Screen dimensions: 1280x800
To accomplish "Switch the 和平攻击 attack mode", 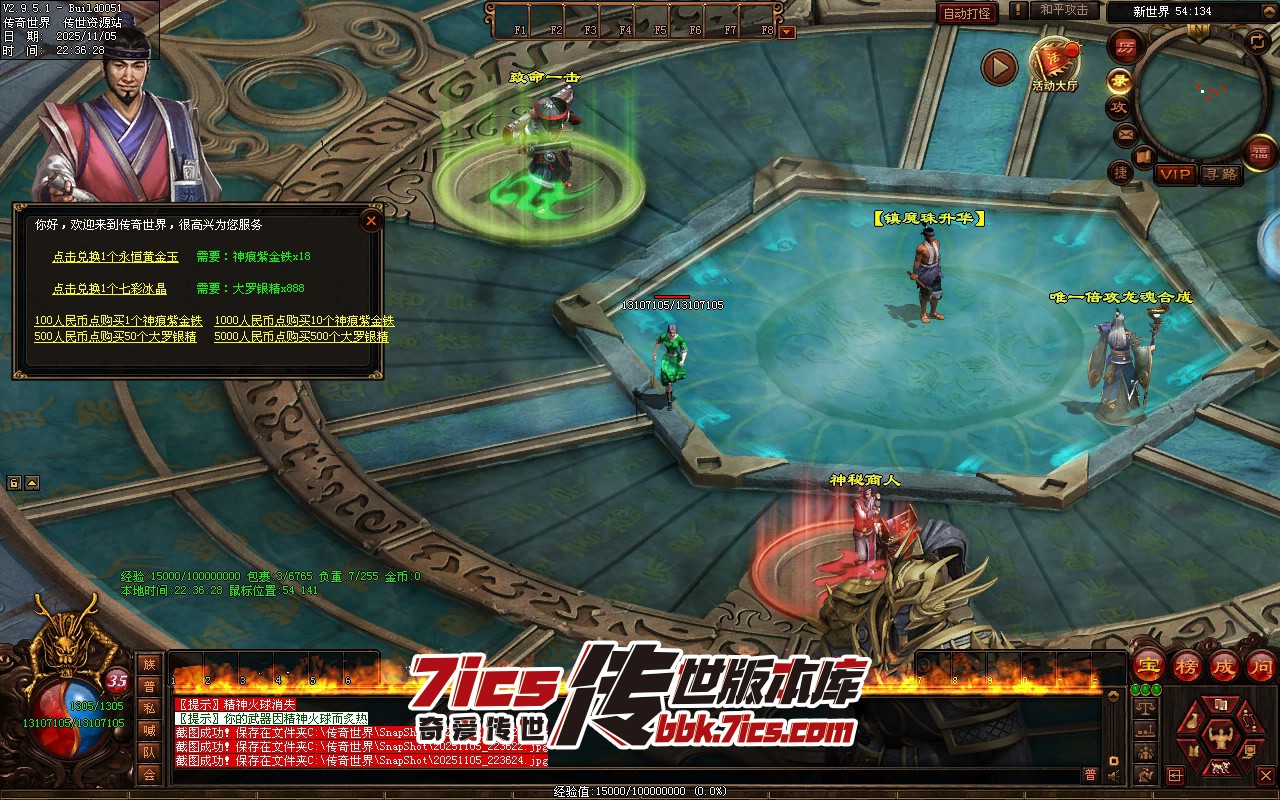I will [1063, 10].
